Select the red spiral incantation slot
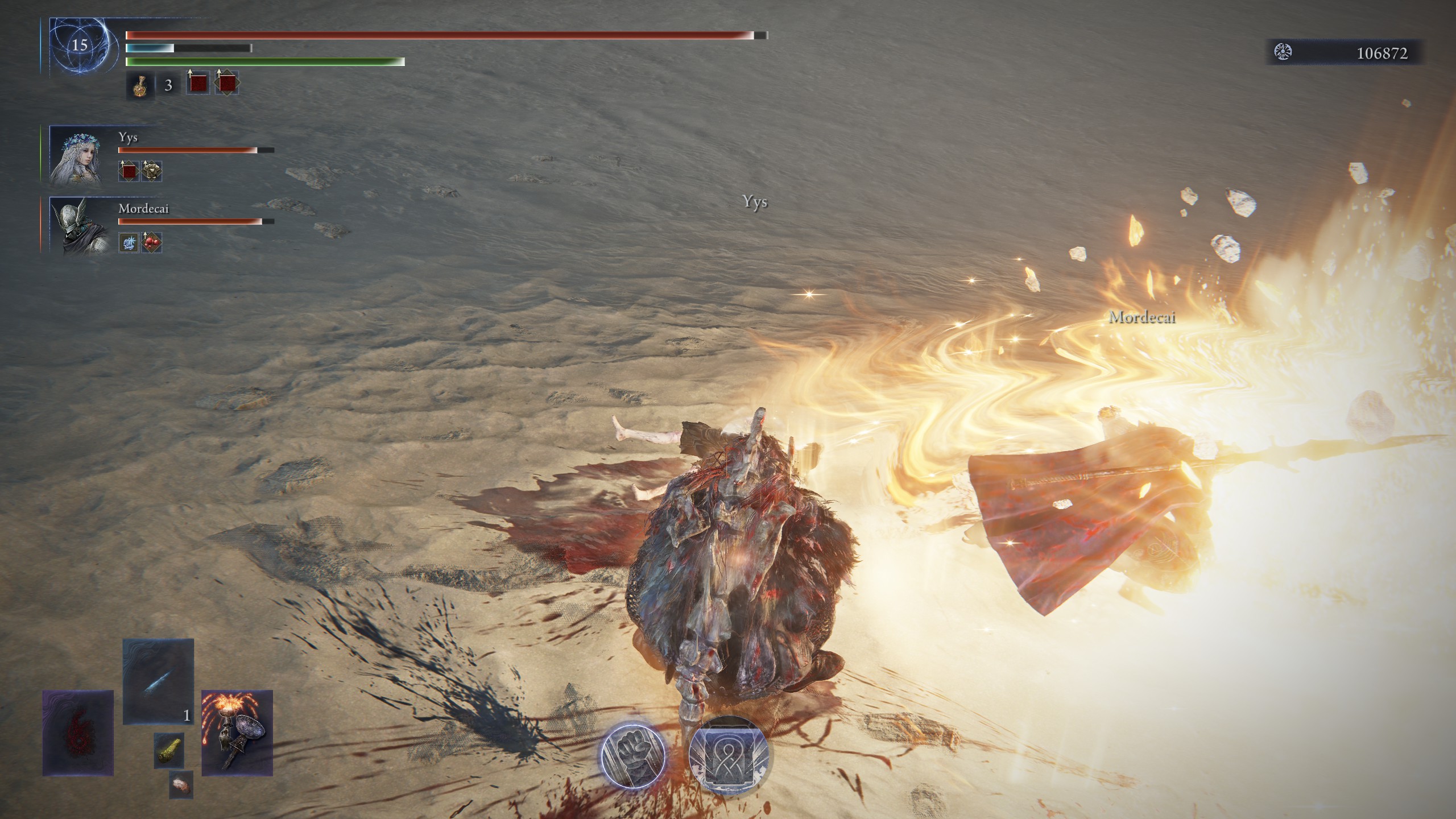 pos(78,733)
